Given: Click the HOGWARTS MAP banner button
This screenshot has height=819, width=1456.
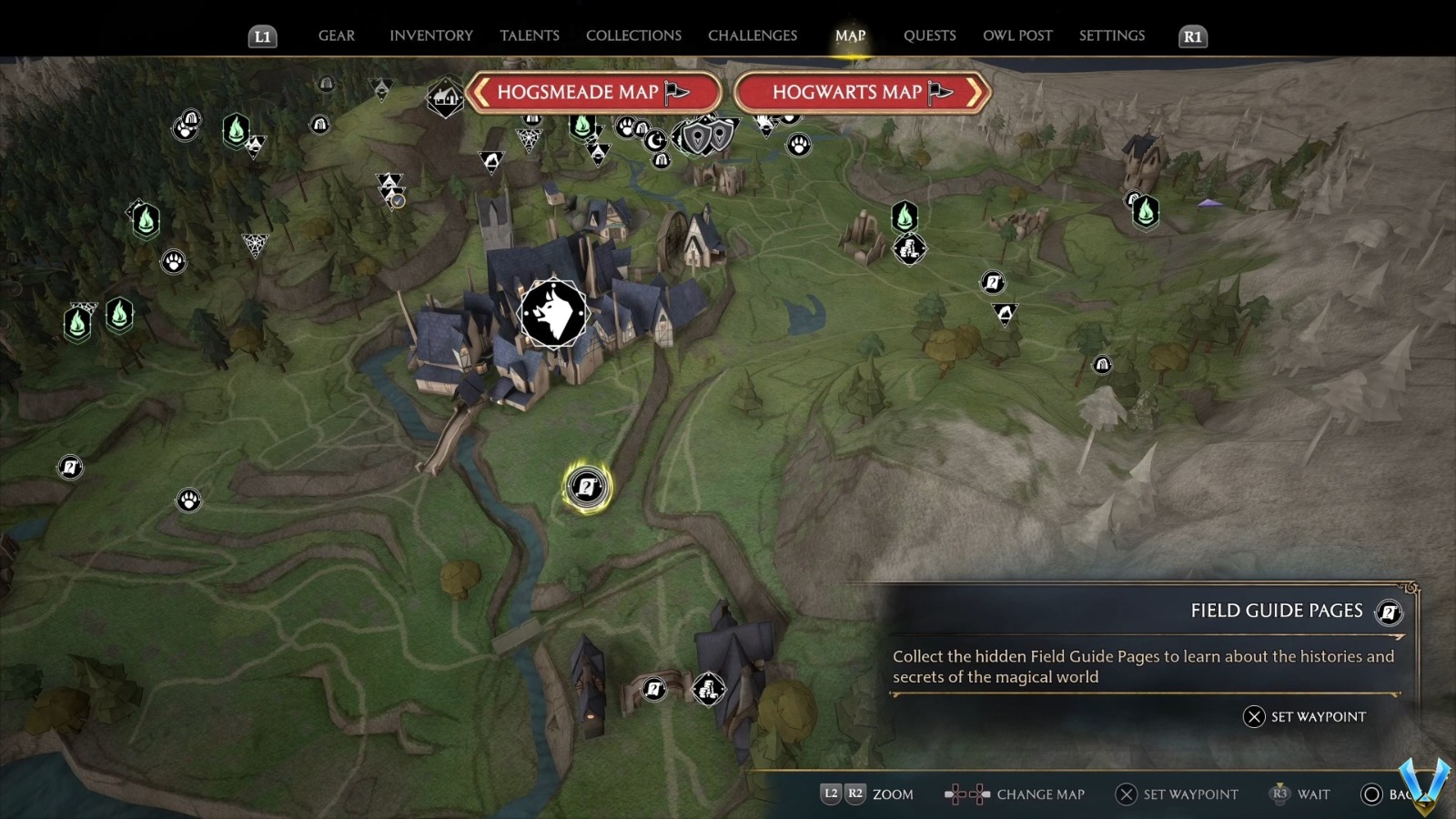Looking at the screenshot, I should (x=846, y=92).
